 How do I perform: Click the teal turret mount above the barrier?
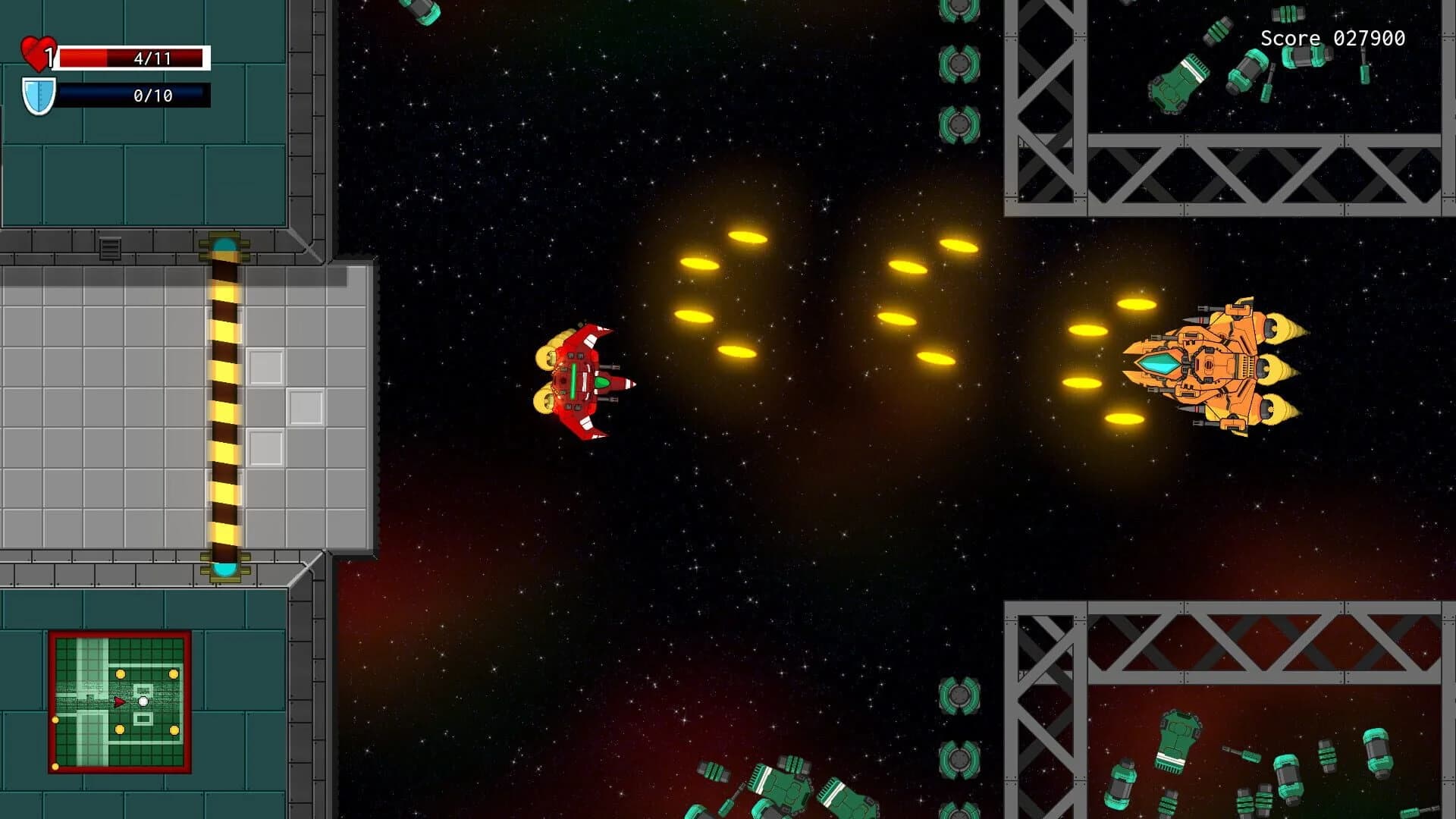(x=224, y=244)
